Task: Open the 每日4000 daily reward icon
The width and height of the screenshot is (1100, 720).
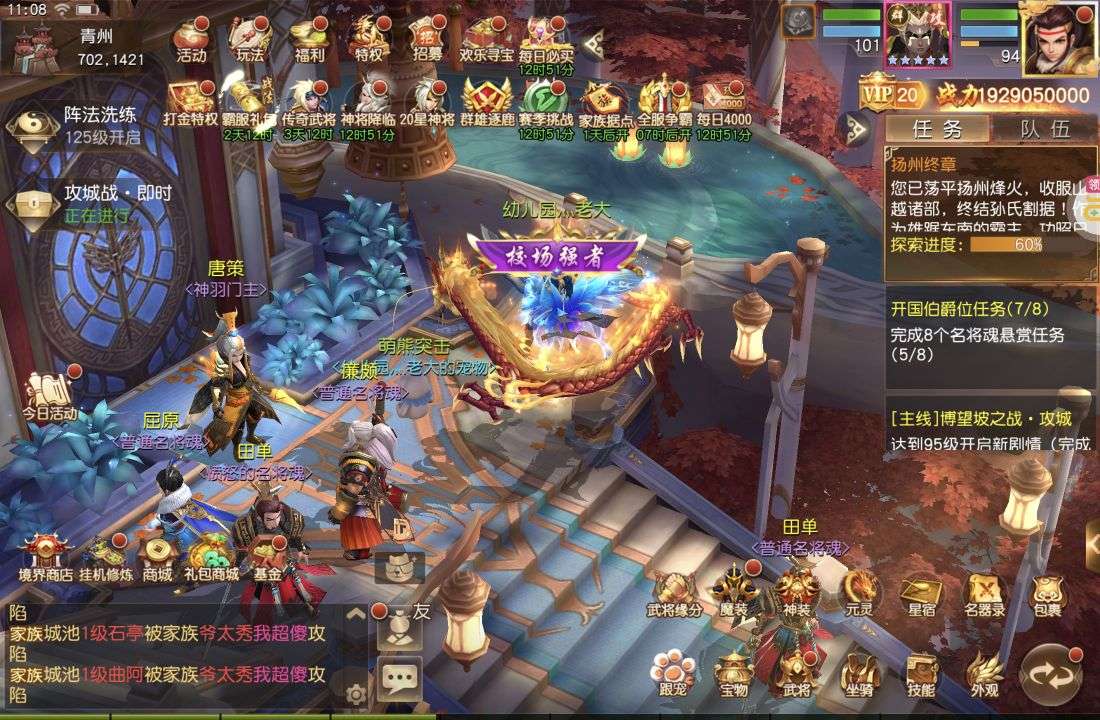Action: 723,102
